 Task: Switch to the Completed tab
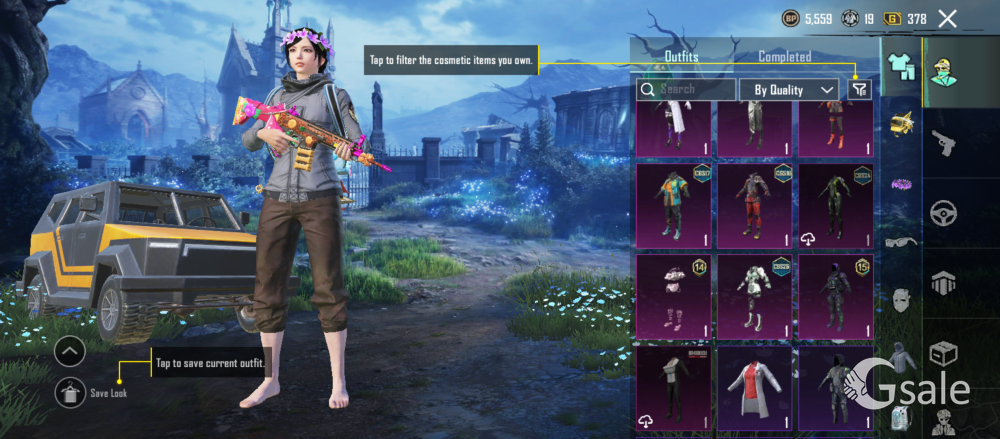point(785,57)
